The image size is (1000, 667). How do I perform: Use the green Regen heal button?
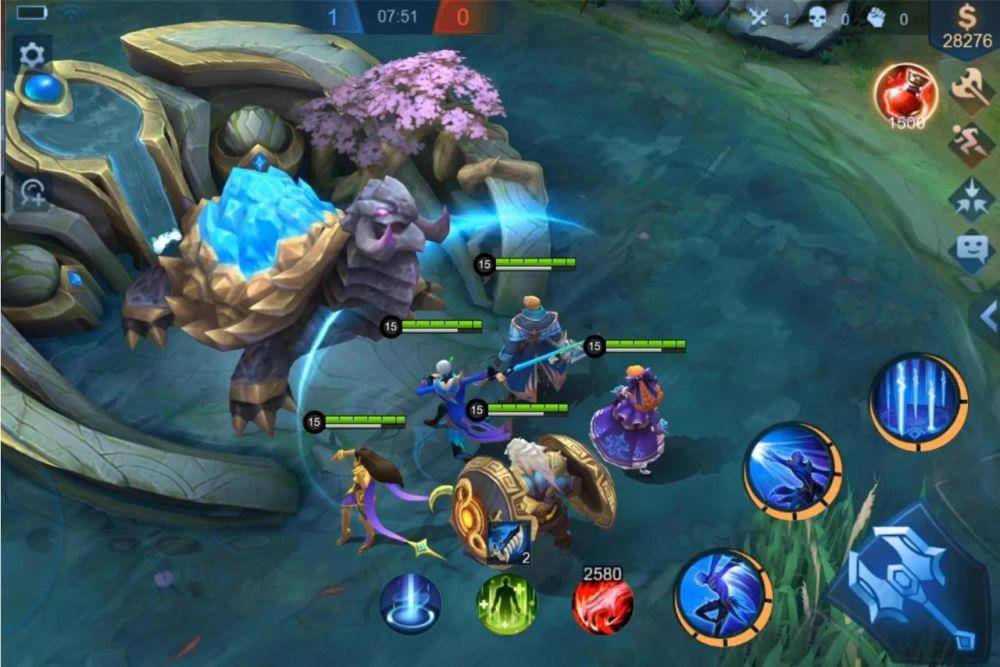point(506,604)
